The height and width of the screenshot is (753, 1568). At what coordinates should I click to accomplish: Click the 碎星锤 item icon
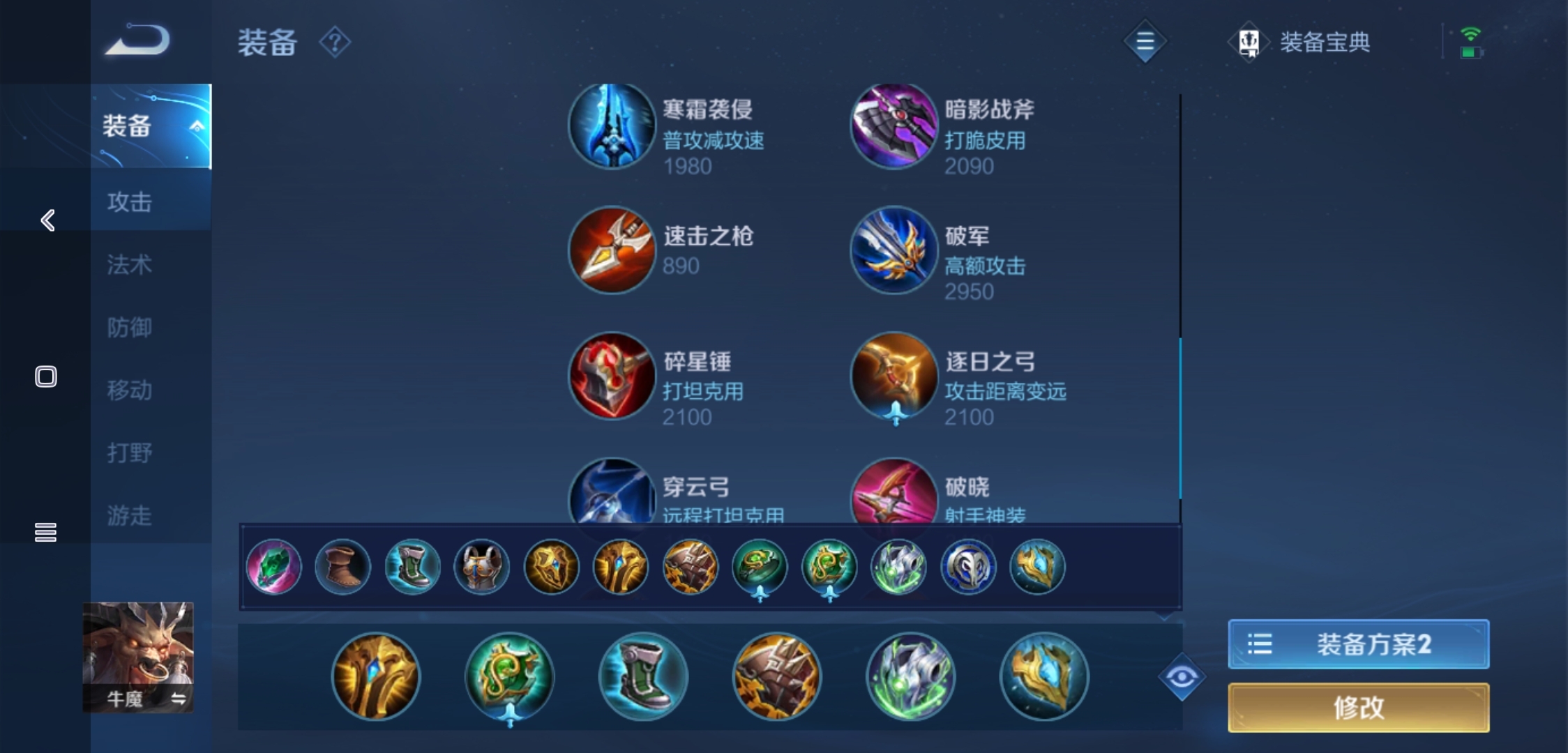612,375
